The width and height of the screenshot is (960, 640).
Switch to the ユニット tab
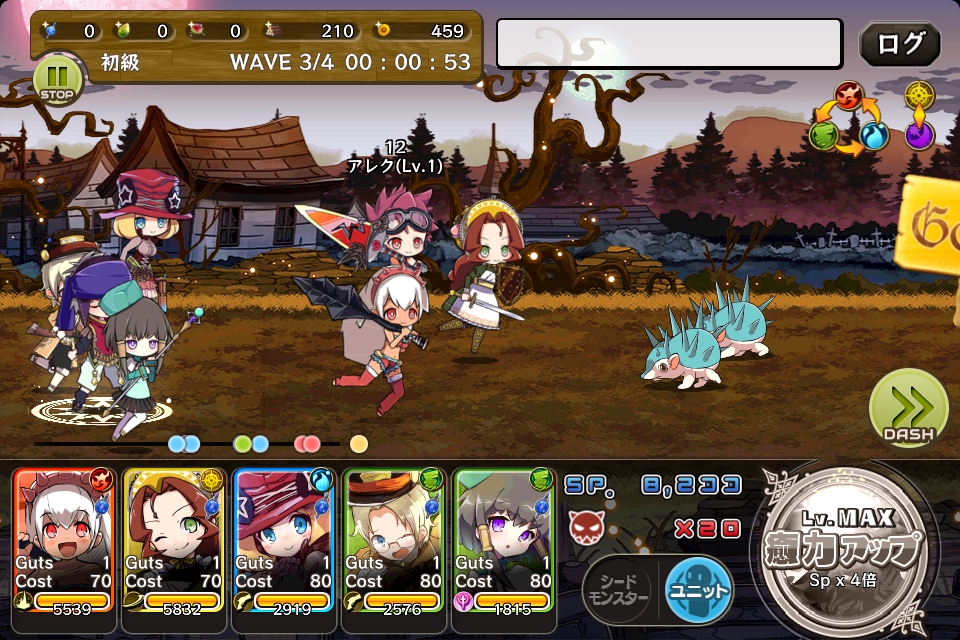(699, 590)
